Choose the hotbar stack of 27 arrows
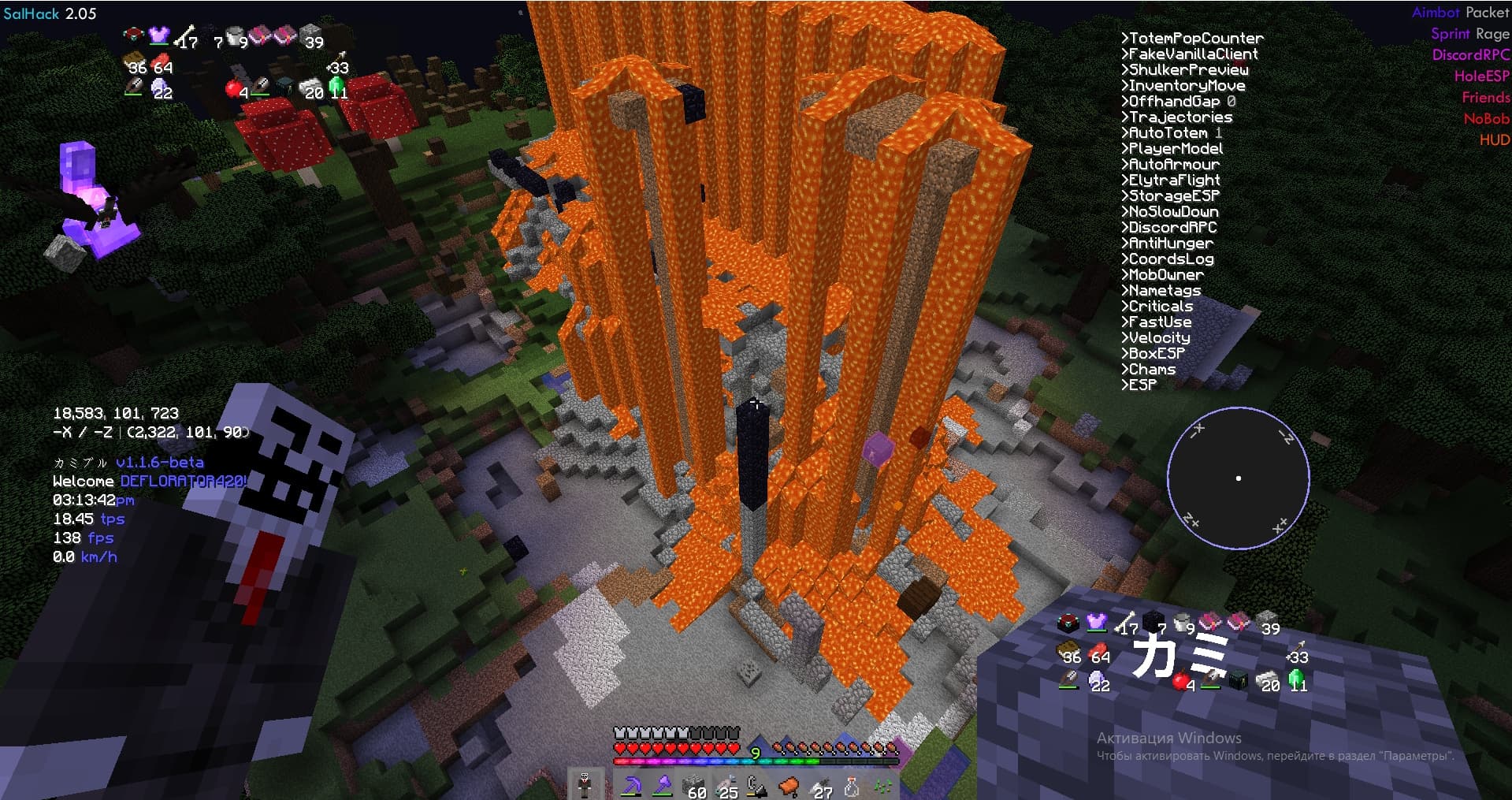 [x=820, y=786]
